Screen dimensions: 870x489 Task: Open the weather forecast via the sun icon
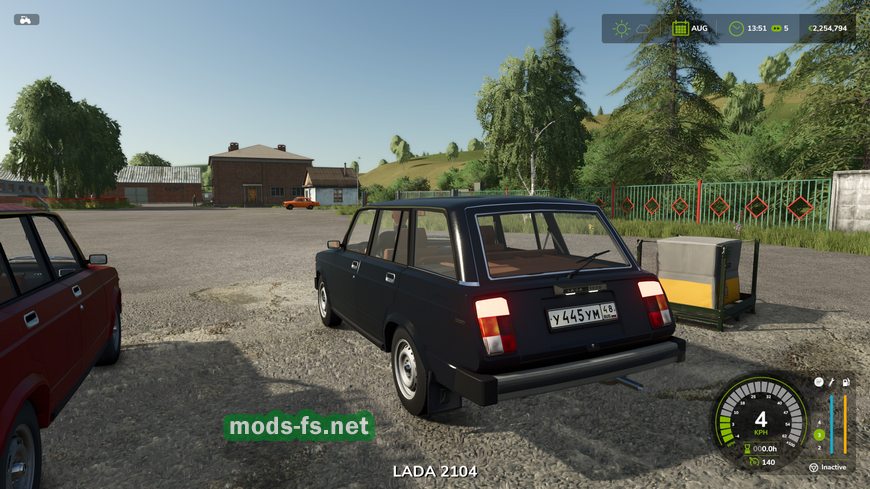(x=622, y=28)
